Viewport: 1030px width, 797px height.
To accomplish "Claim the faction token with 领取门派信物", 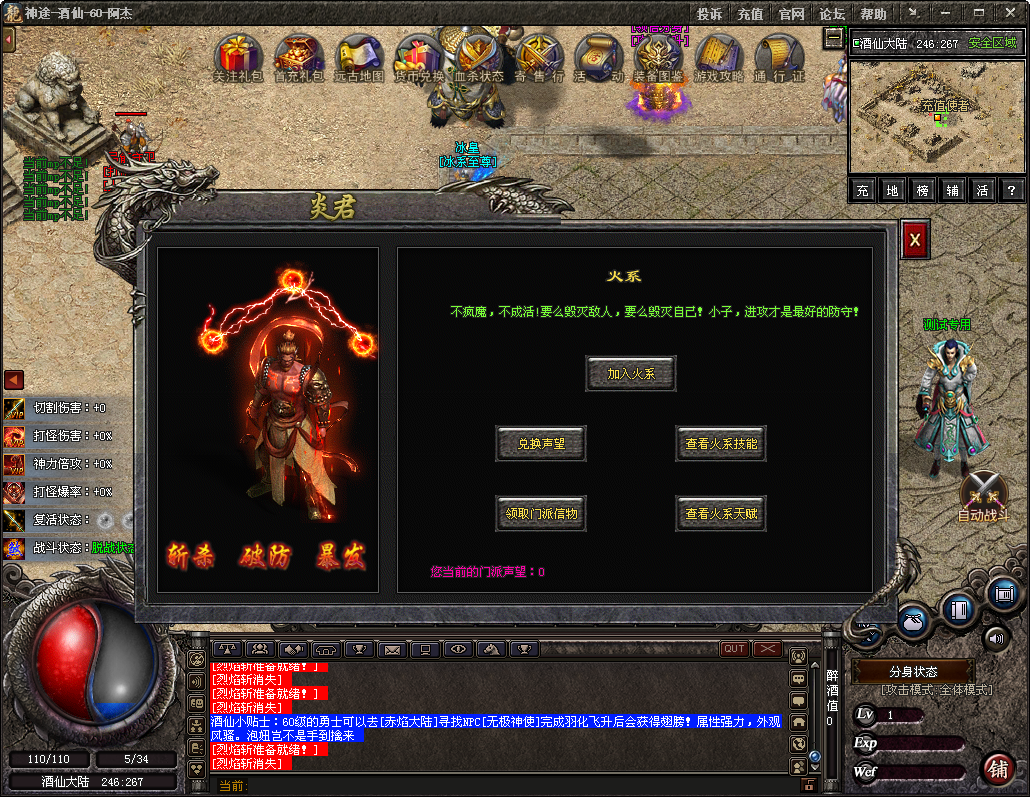I will [541, 514].
